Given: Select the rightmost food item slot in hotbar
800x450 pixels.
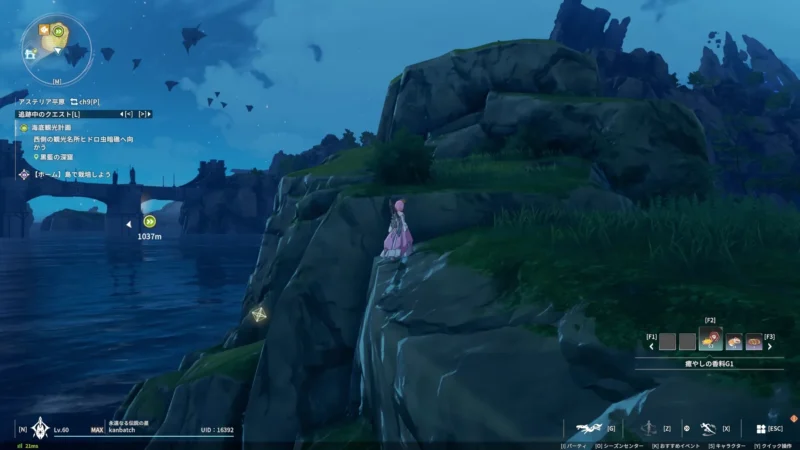Looking at the screenshot, I should click(x=753, y=342).
